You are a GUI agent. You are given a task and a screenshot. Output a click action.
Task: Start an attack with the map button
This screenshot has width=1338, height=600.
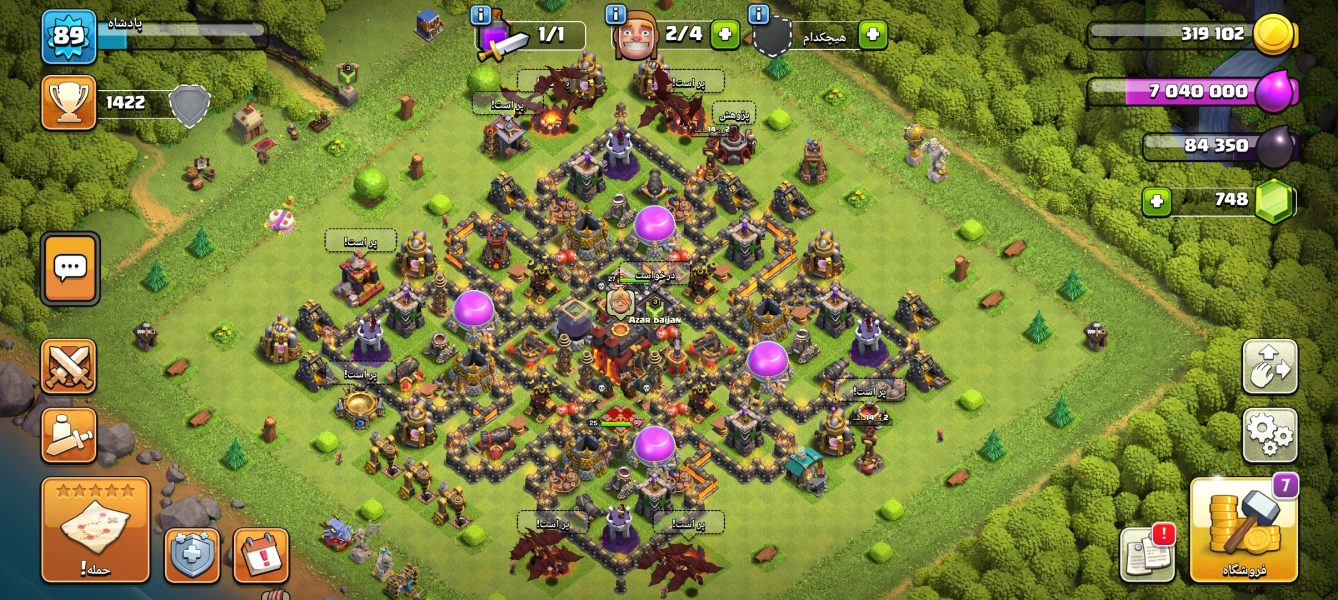(95, 530)
